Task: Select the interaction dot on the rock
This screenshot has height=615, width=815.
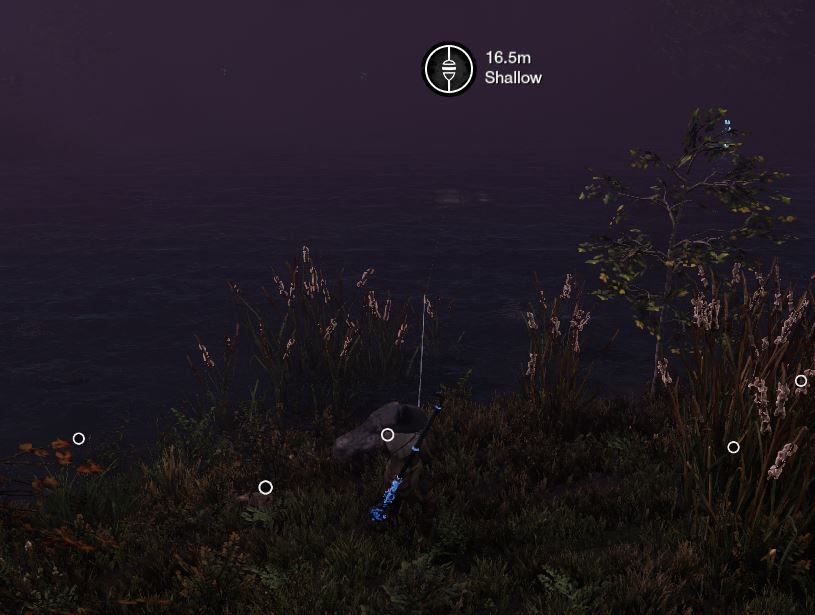Action: (388, 435)
